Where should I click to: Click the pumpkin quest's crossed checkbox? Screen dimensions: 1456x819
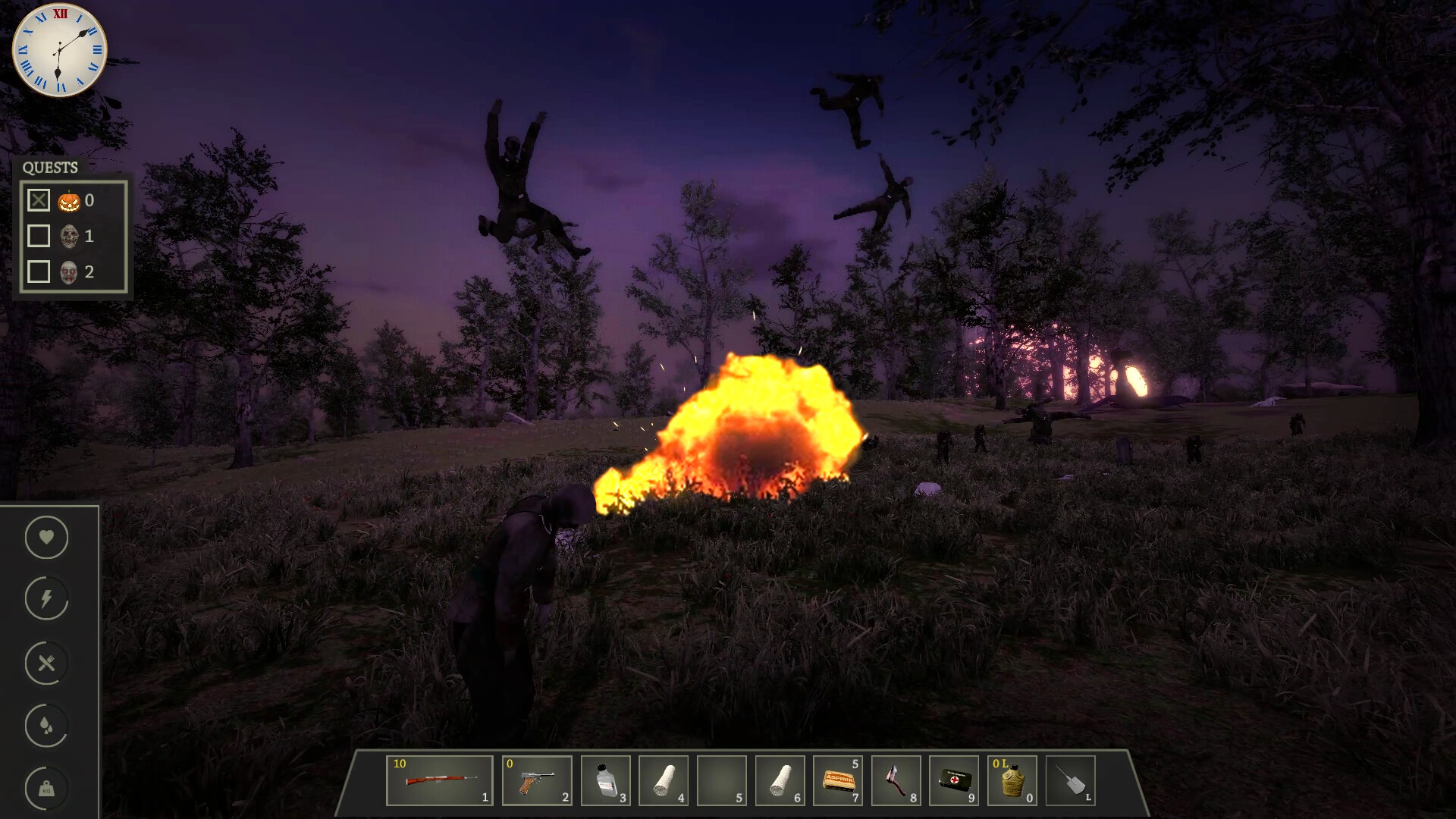(x=39, y=200)
